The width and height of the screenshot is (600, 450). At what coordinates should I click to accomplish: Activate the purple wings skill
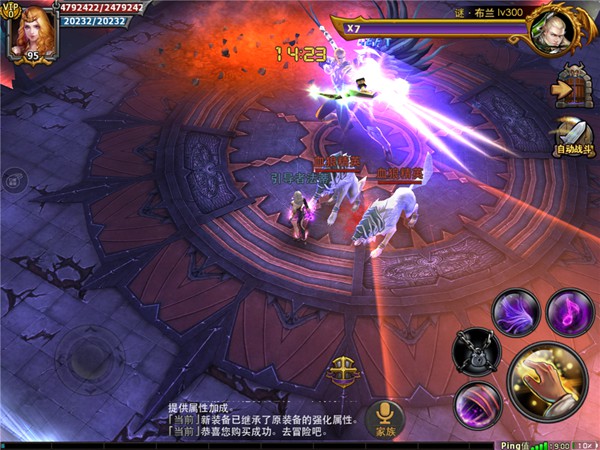(x=516, y=310)
